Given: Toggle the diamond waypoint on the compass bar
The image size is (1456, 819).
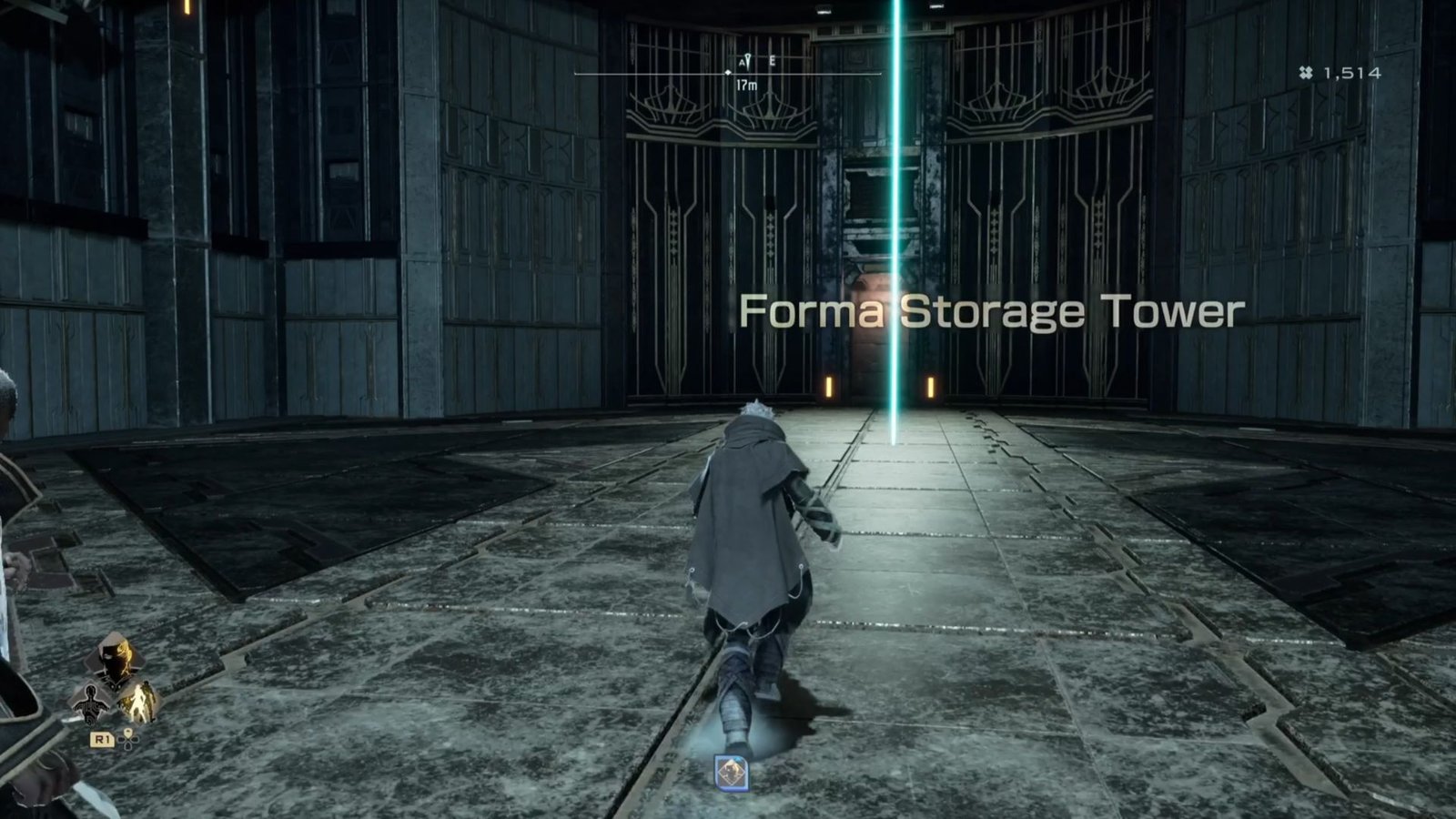Looking at the screenshot, I should click(728, 73).
